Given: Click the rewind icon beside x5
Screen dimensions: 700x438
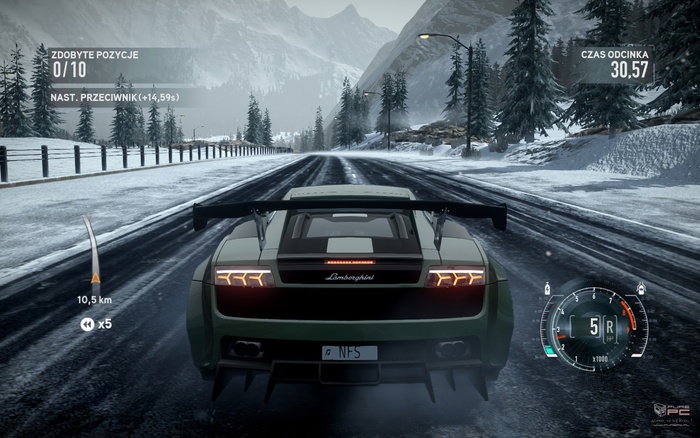Looking at the screenshot, I should (87, 324).
